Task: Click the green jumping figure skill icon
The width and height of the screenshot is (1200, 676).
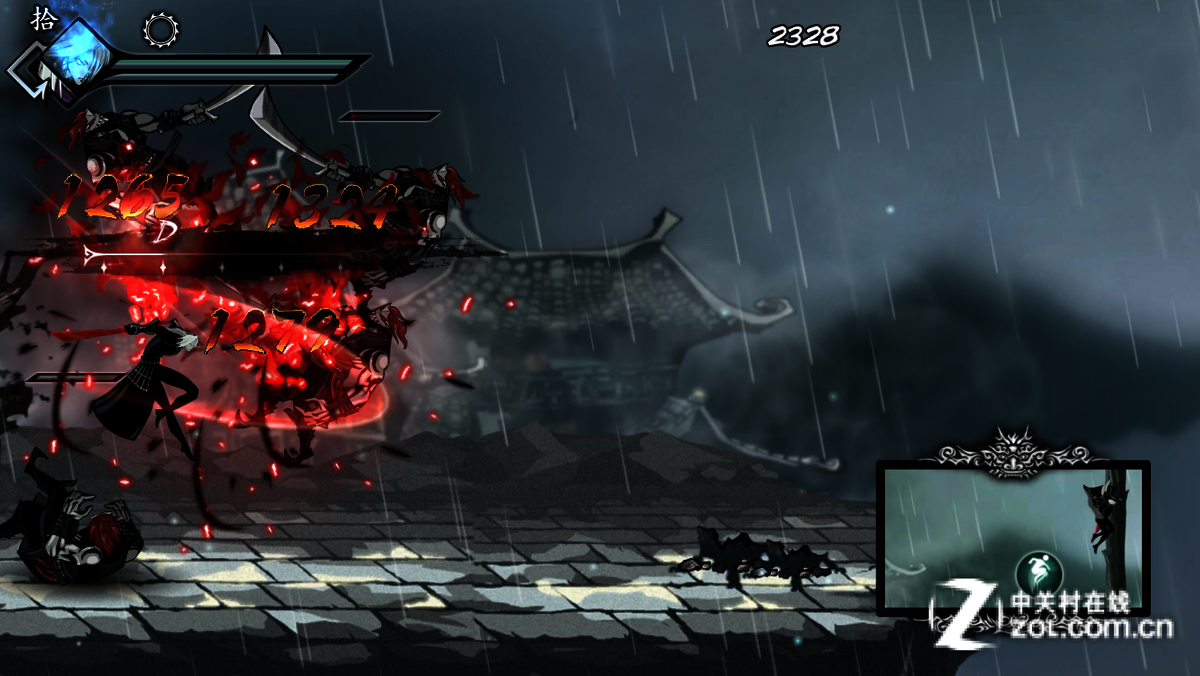Action: 1037,572
